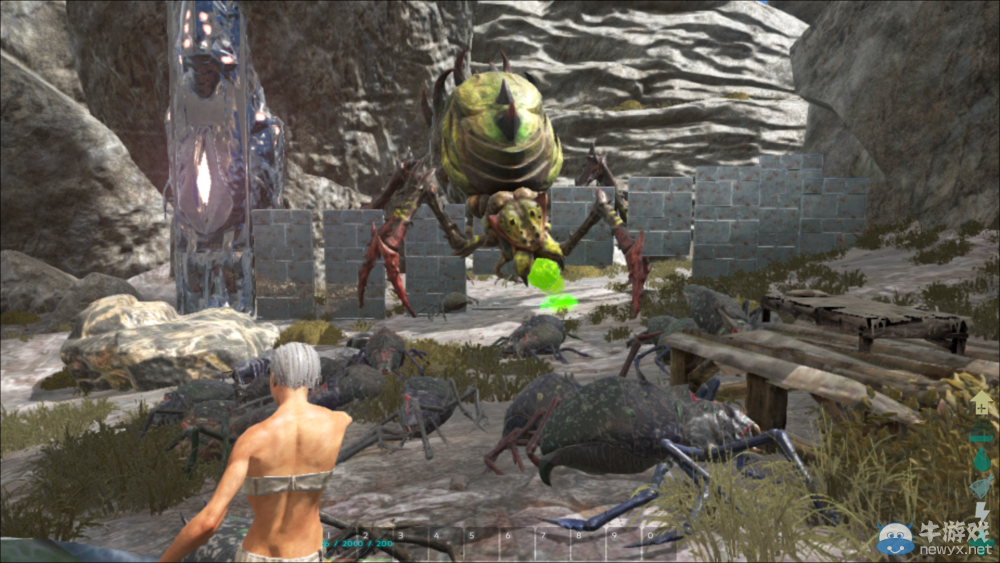
Task: Click the food status icon
Action: [982, 487]
